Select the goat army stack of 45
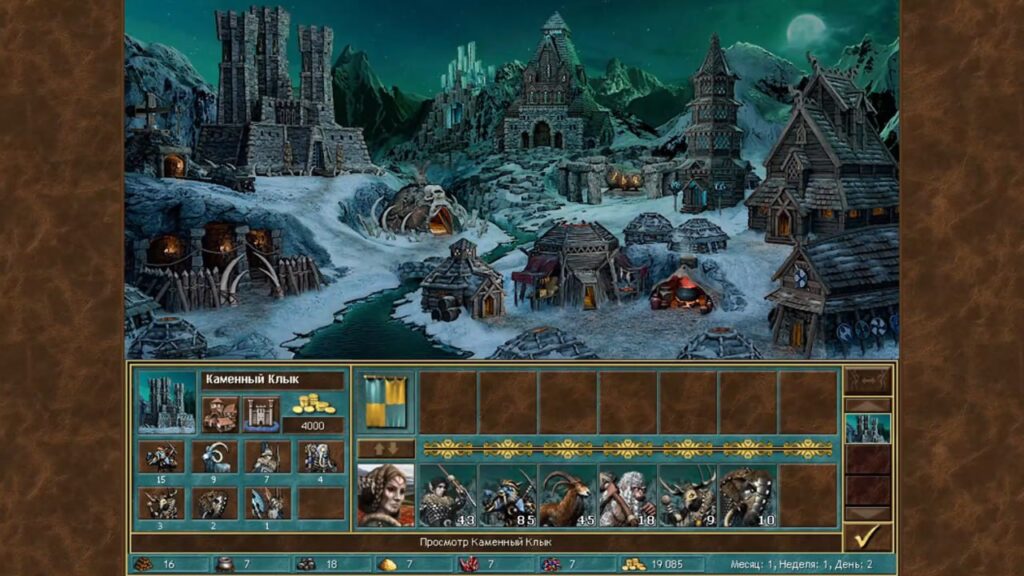This screenshot has height=576, width=1024. pyautogui.click(x=567, y=495)
